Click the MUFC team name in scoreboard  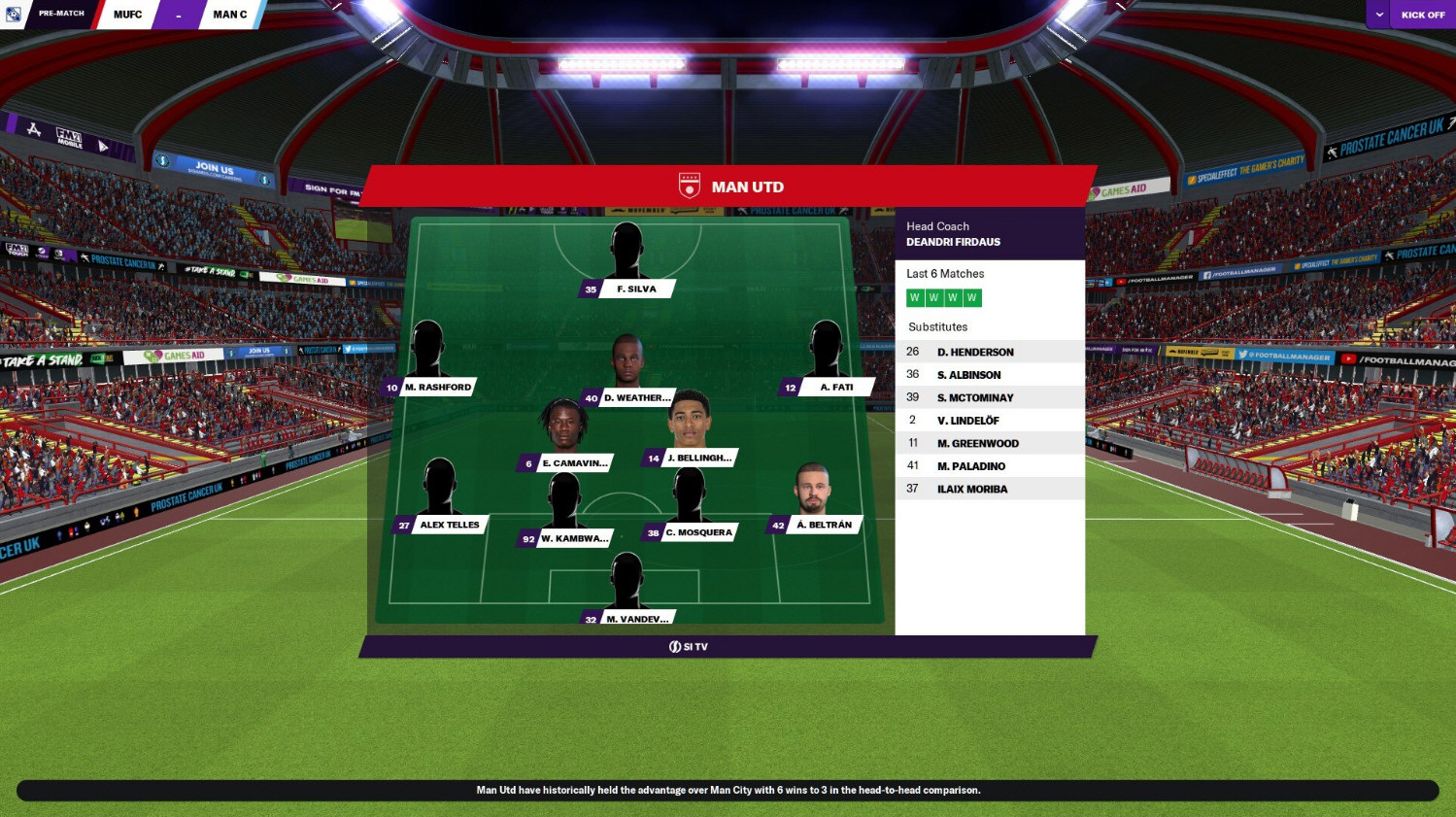127,15
